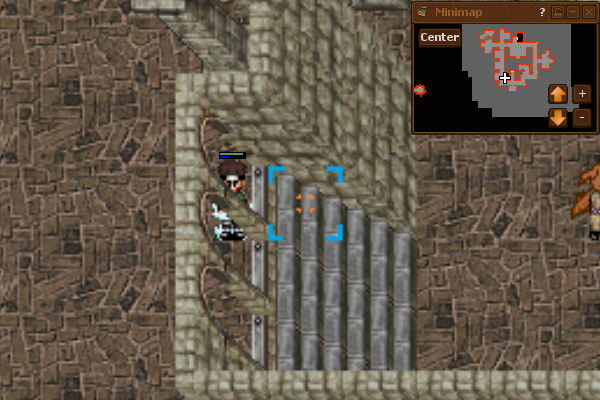Zoom out the minimap with minus button
The width and height of the screenshot is (600, 400).
pos(583,118)
